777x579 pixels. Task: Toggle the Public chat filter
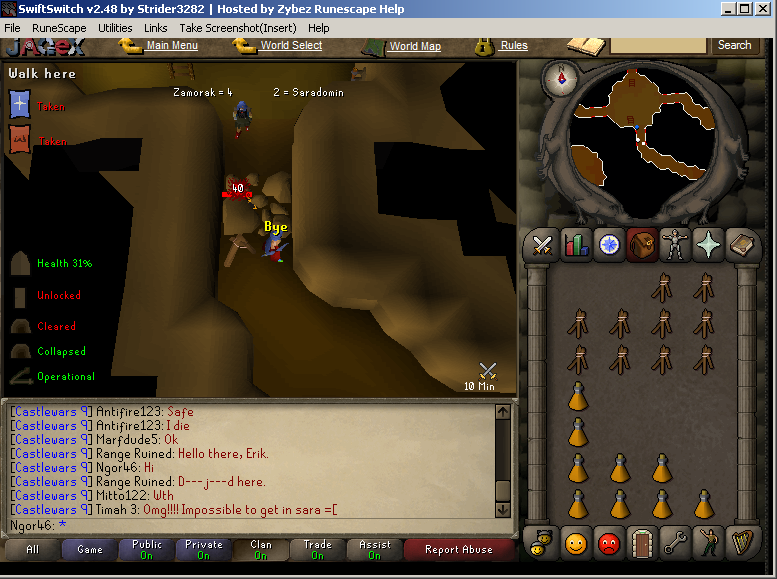click(x=147, y=549)
